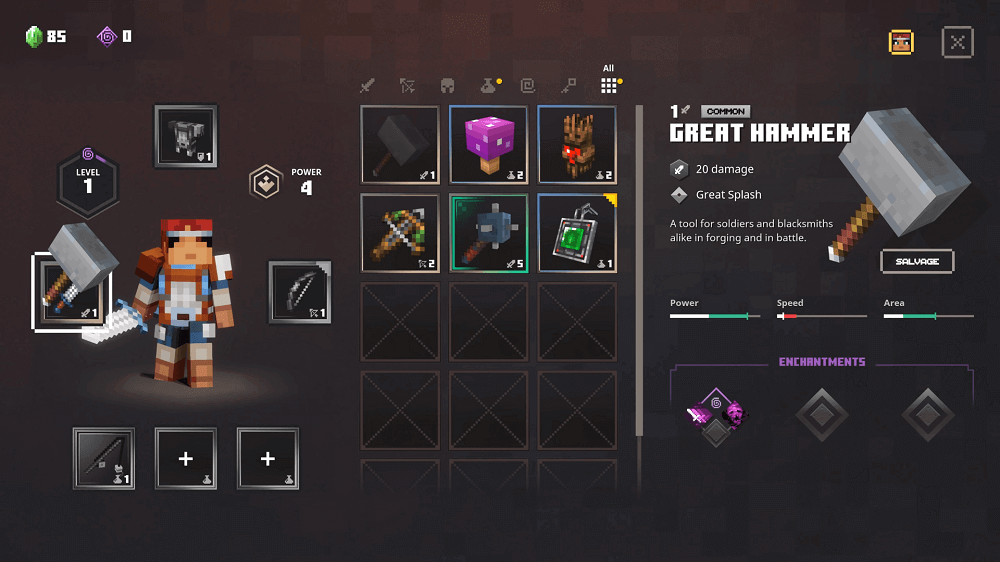Show the All items grid tab
This screenshot has height=562, width=1000.
[x=608, y=84]
